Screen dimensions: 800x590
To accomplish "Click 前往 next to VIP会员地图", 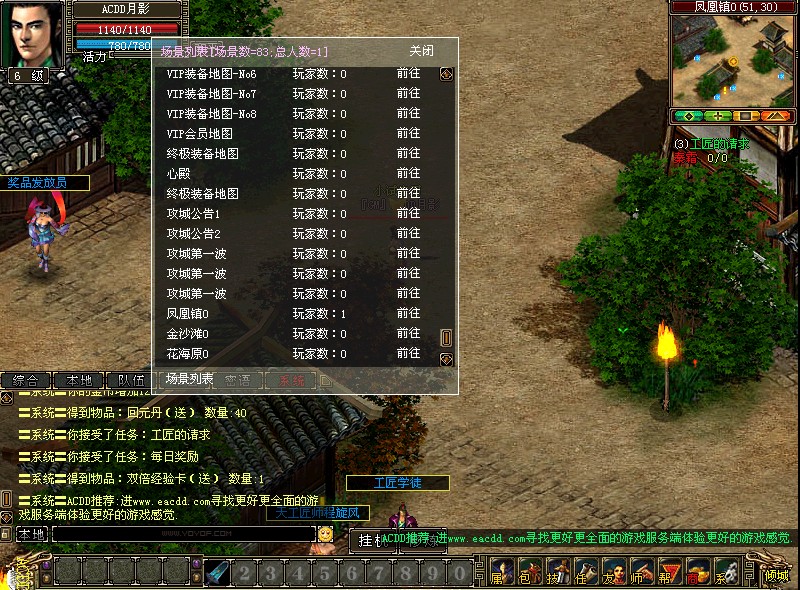I will (x=408, y=134).
